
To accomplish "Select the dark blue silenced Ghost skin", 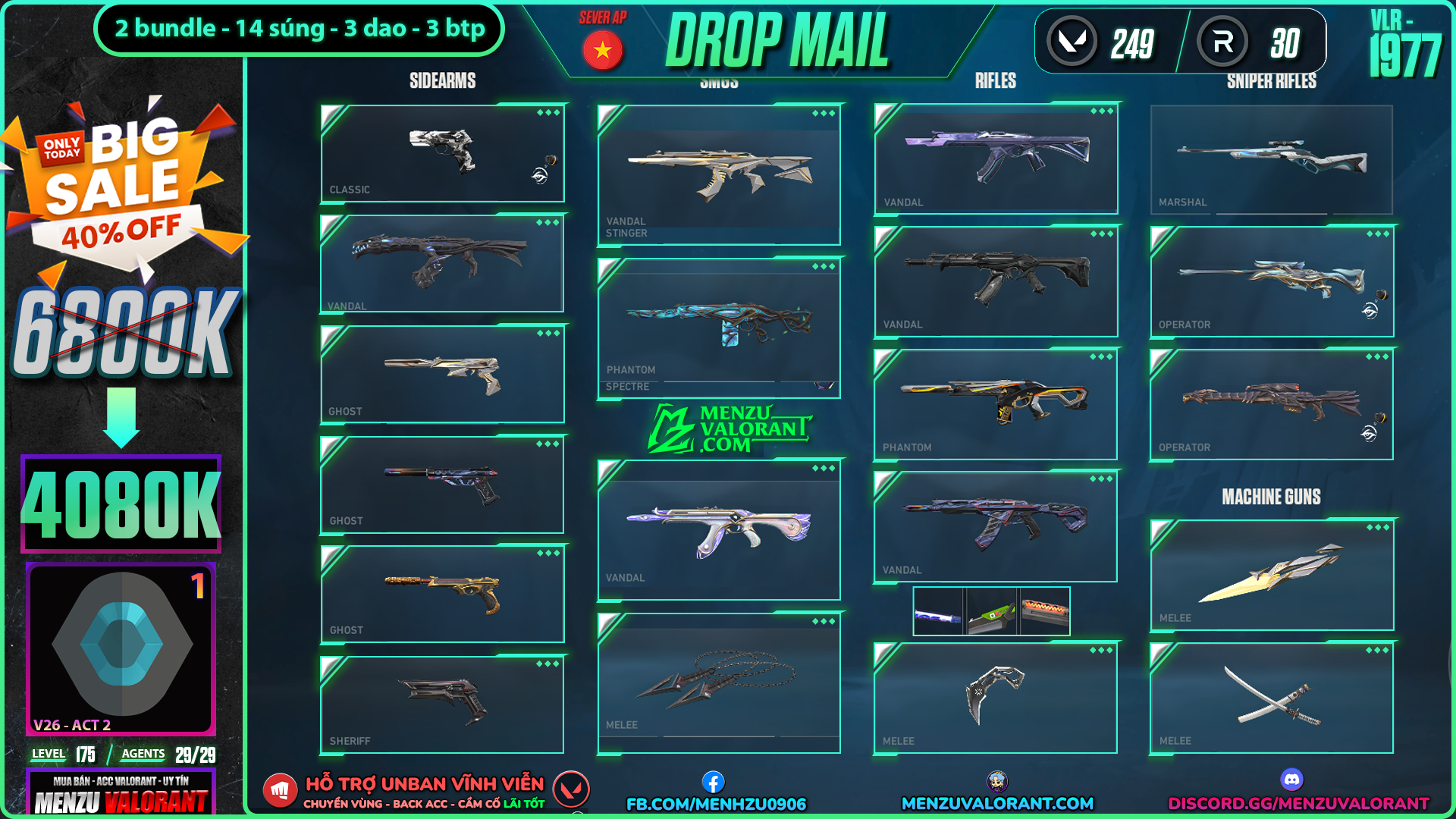I will tap(442, 485).
